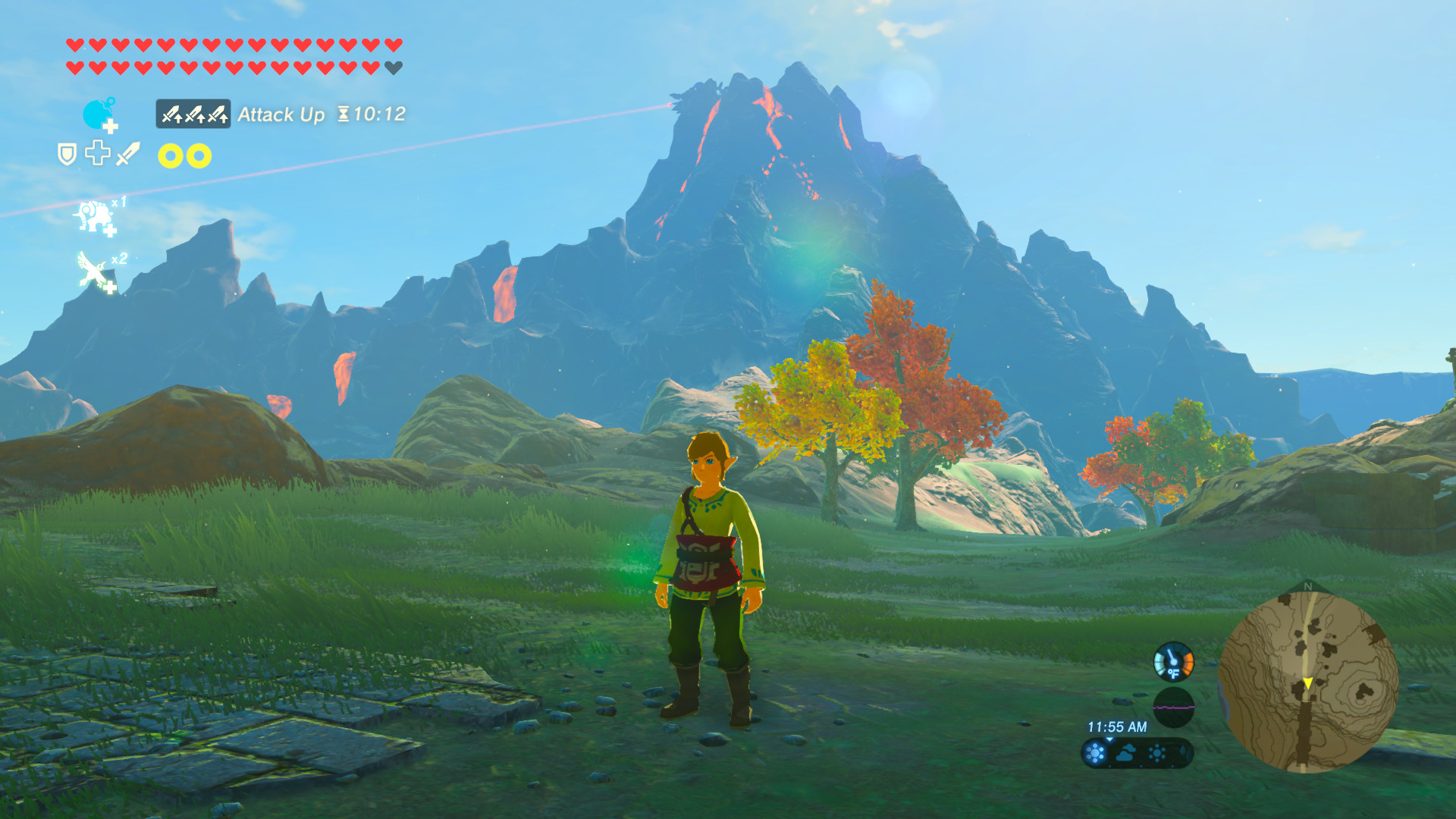Toggle the rain icon at the forecast bar's end
The image size is (1456, 819).
tap(1184, 753)
